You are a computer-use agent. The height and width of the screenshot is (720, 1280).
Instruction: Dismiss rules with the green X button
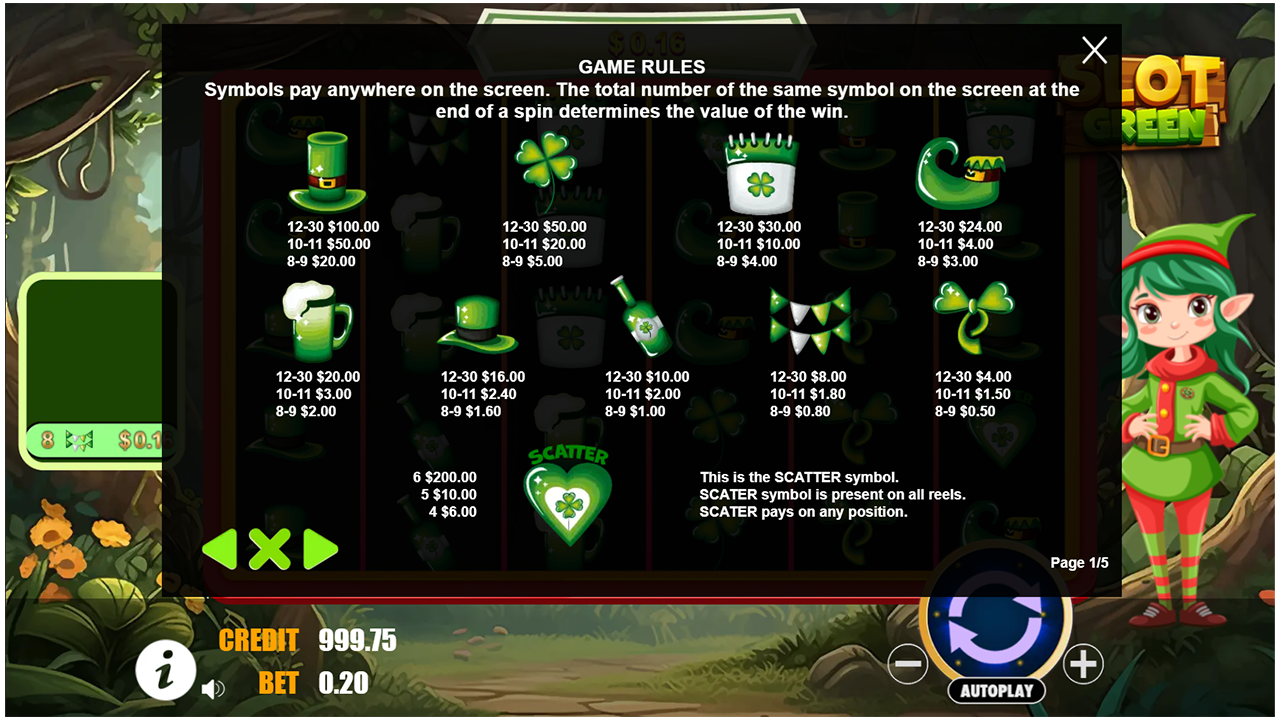[x=272, y=549]
